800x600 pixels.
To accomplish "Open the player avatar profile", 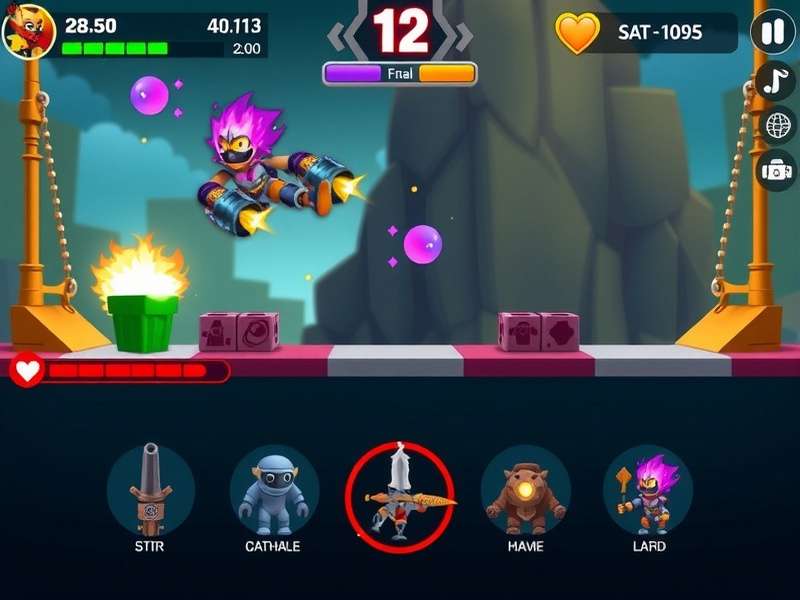I will coord(28,32).
